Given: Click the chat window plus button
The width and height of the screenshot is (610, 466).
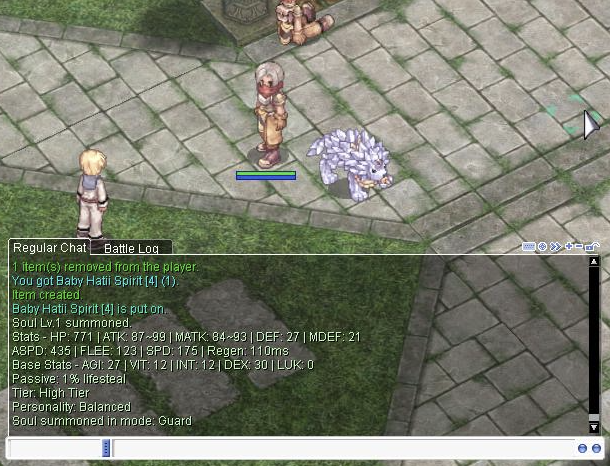Looking at the screenshot, I should (x=569, y=246).
